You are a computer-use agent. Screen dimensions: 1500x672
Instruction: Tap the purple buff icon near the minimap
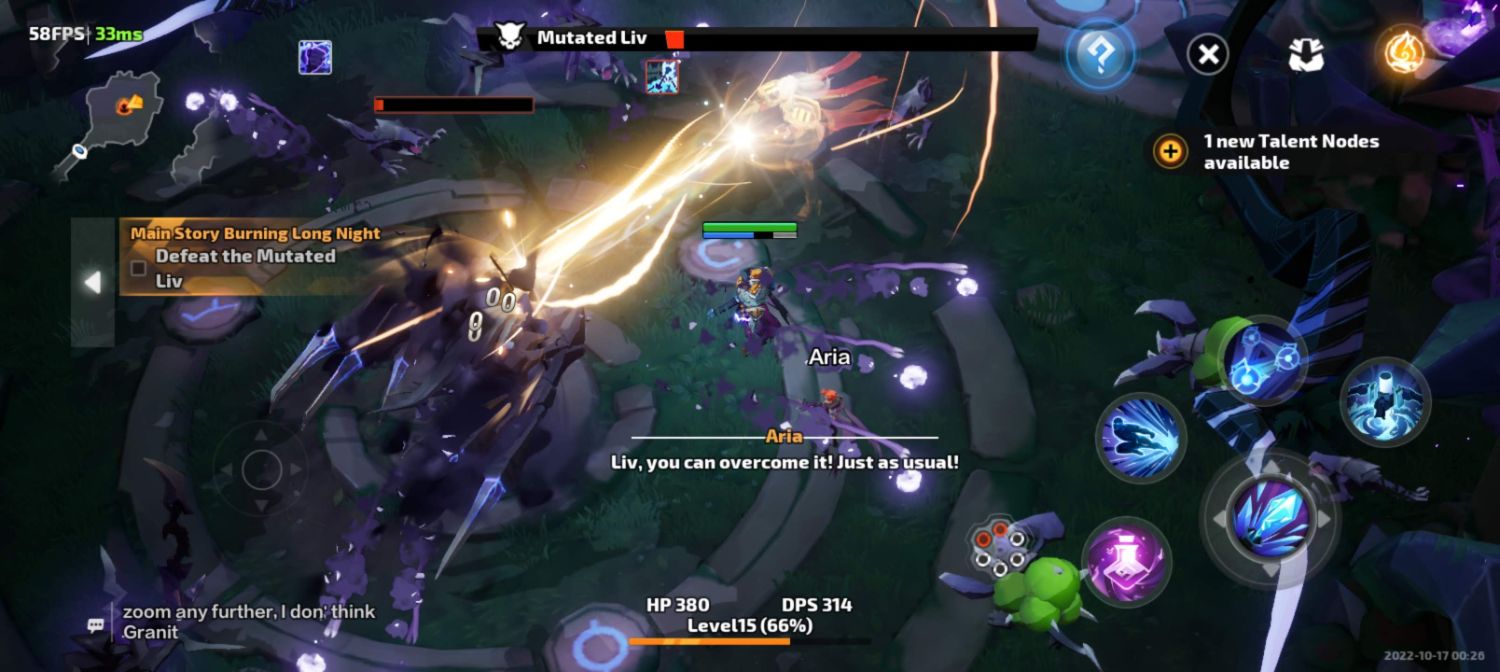(x=315, y=57)
